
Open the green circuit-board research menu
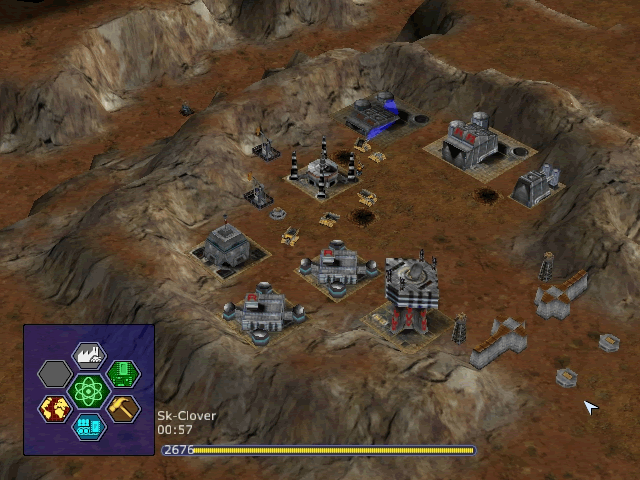(x=123, y=374)
